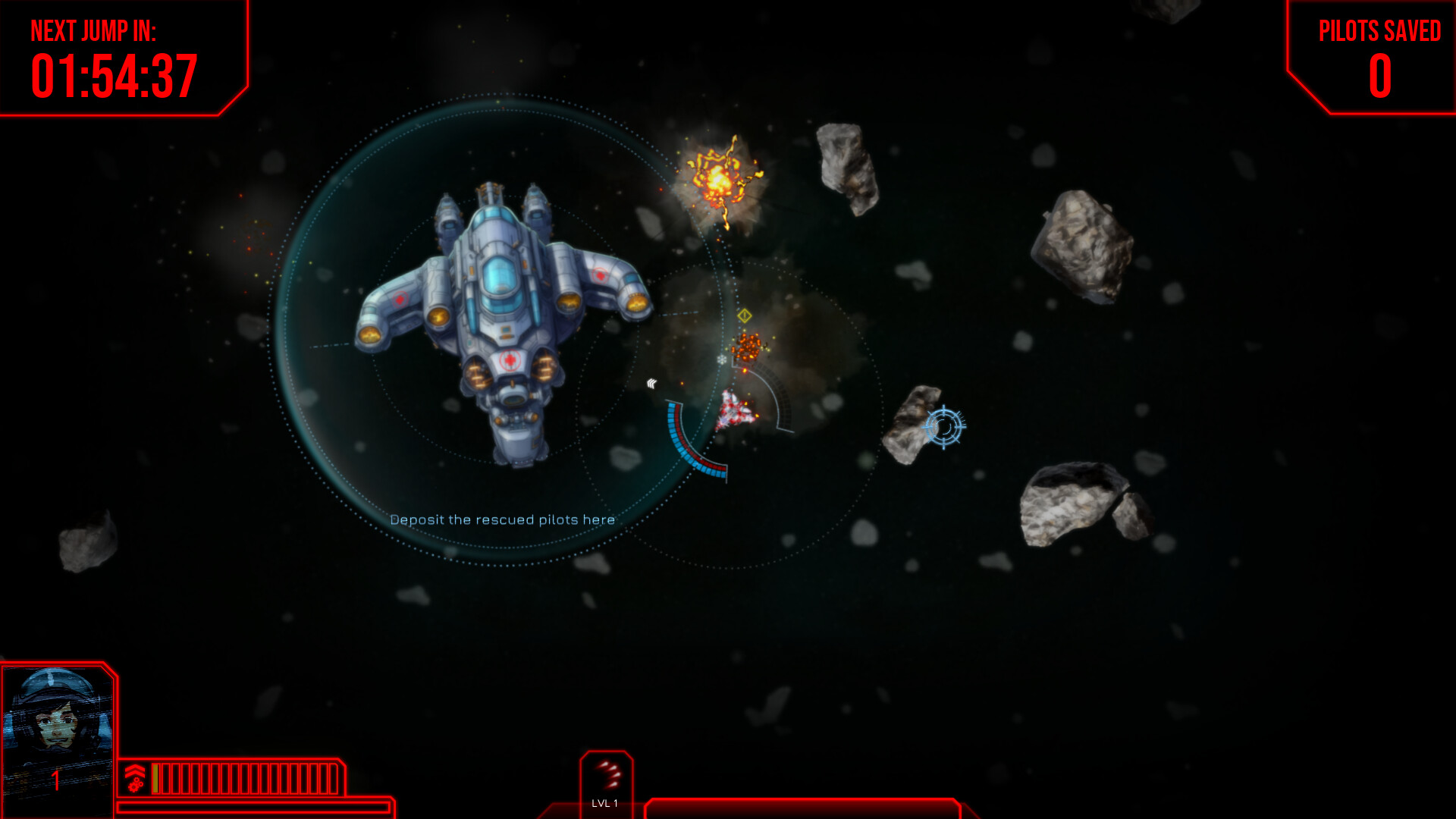Select the white triple-chevron speed indicator
The width and height of the screenshot is (1456, 819).
click(652, 383)
